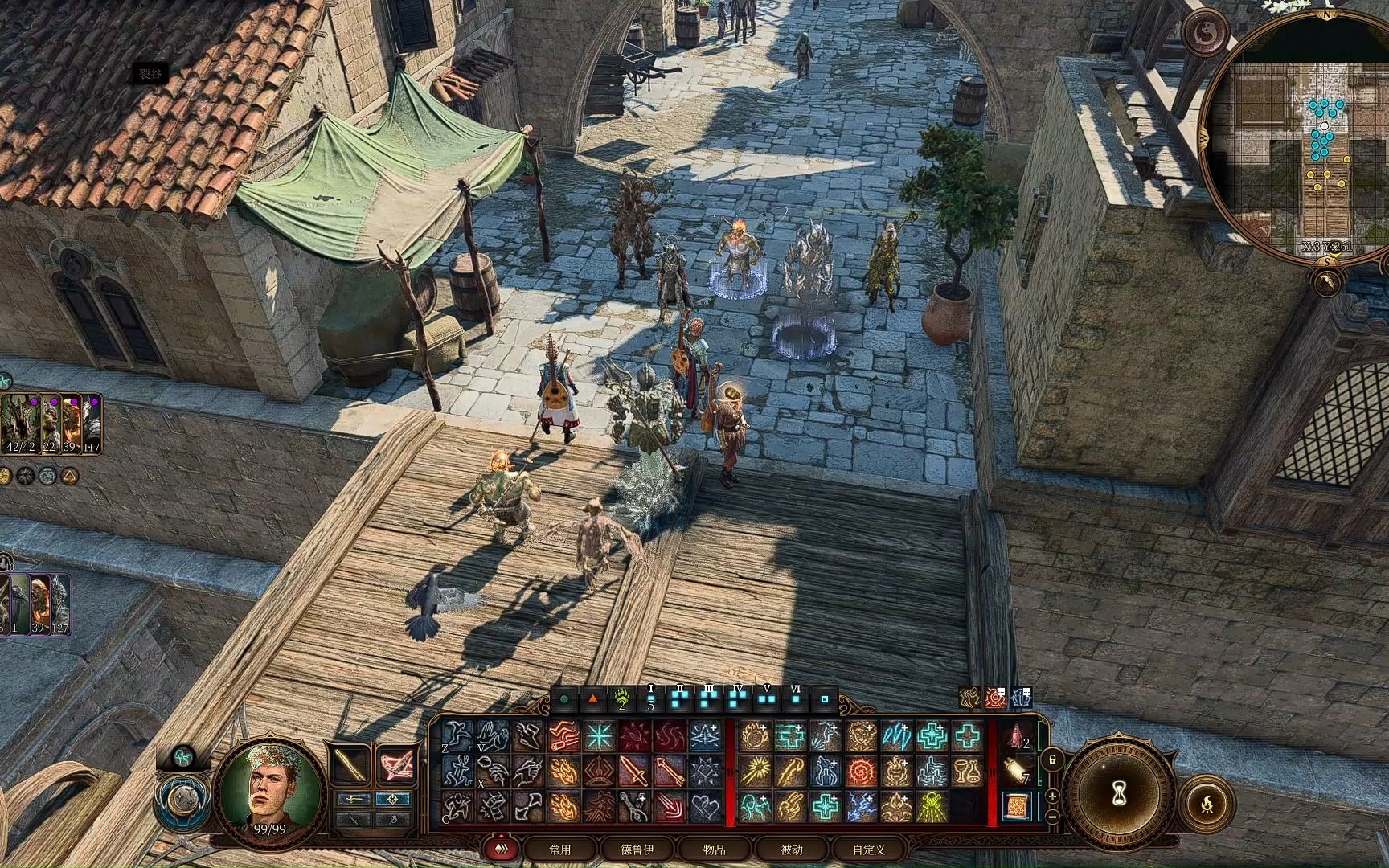Switch to the 自定义 hotbar tab

click(x=869, y=850)
